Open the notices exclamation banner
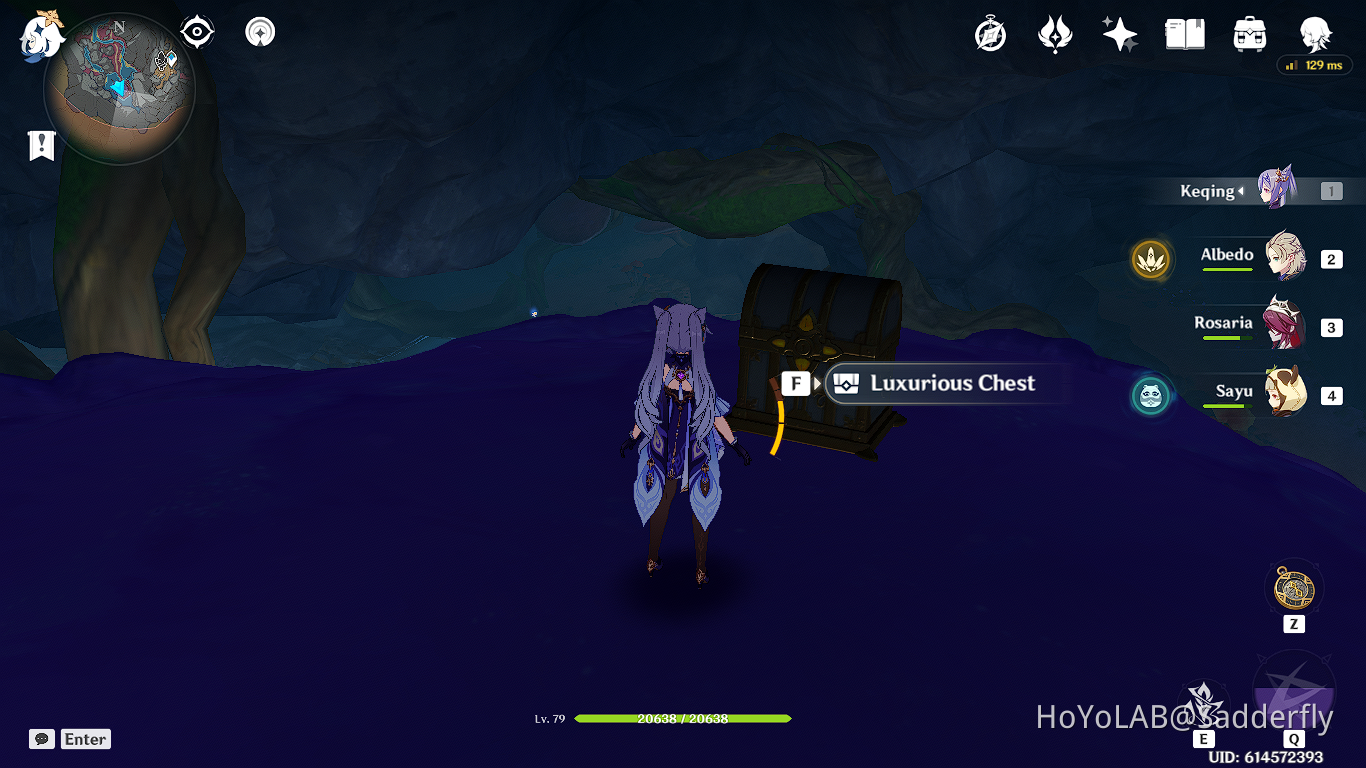 click(40, 145)
